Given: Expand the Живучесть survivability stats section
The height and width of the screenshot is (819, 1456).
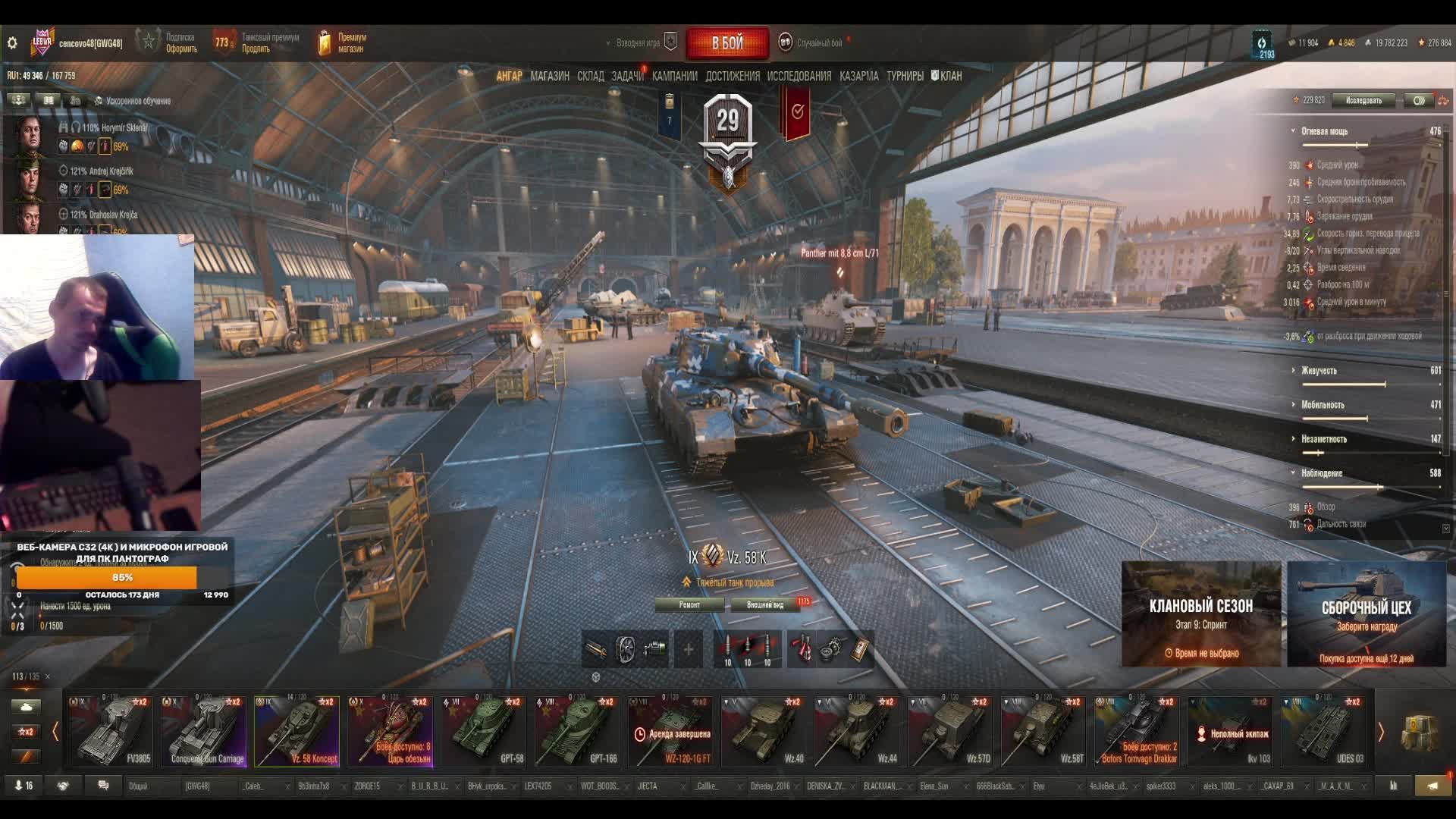Looking at the screenshot, I should [1319, 371].
